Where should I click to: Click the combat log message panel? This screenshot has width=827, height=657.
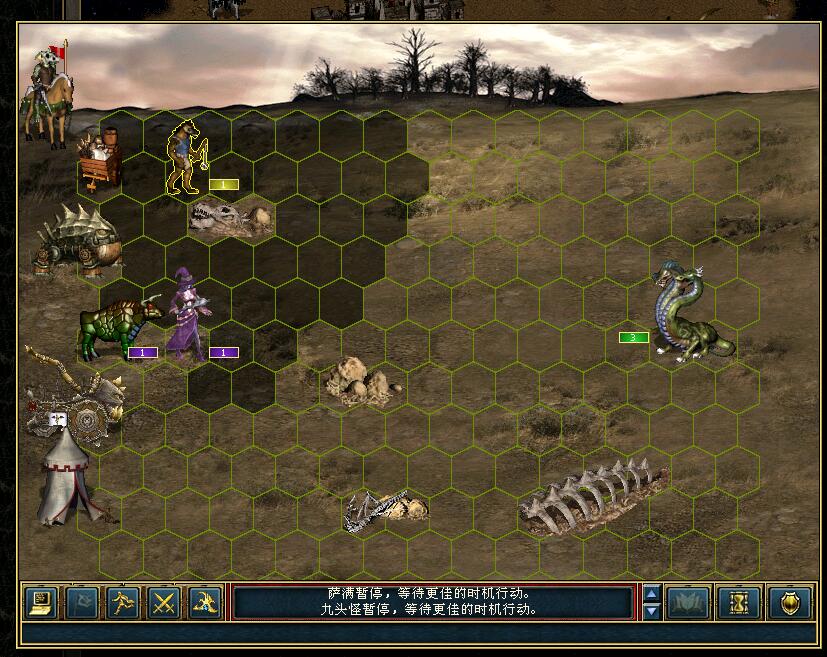[x=433, y=601]
